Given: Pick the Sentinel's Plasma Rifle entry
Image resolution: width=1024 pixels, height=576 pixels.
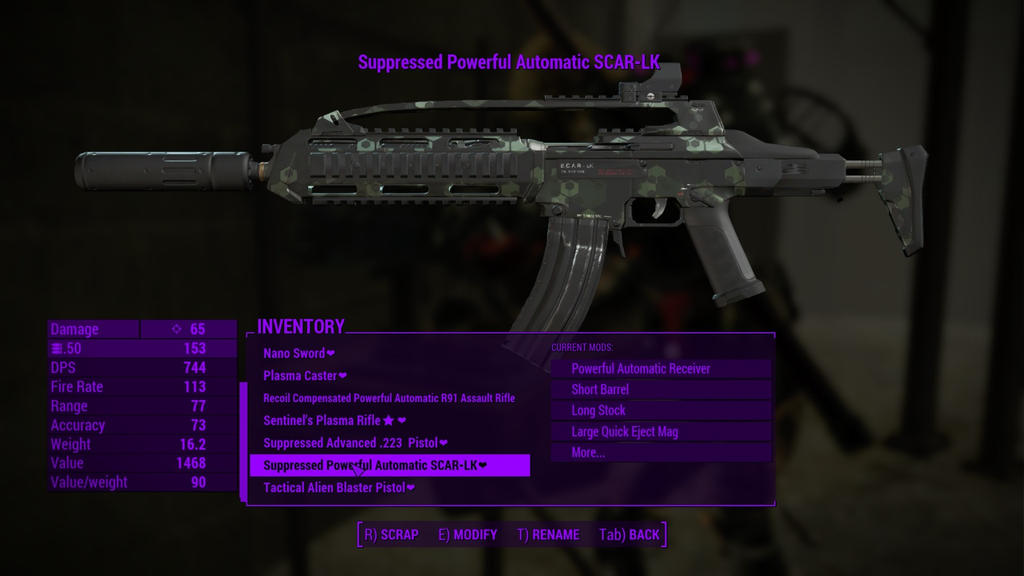Looking at the screenshot, I should coord(334,421).
